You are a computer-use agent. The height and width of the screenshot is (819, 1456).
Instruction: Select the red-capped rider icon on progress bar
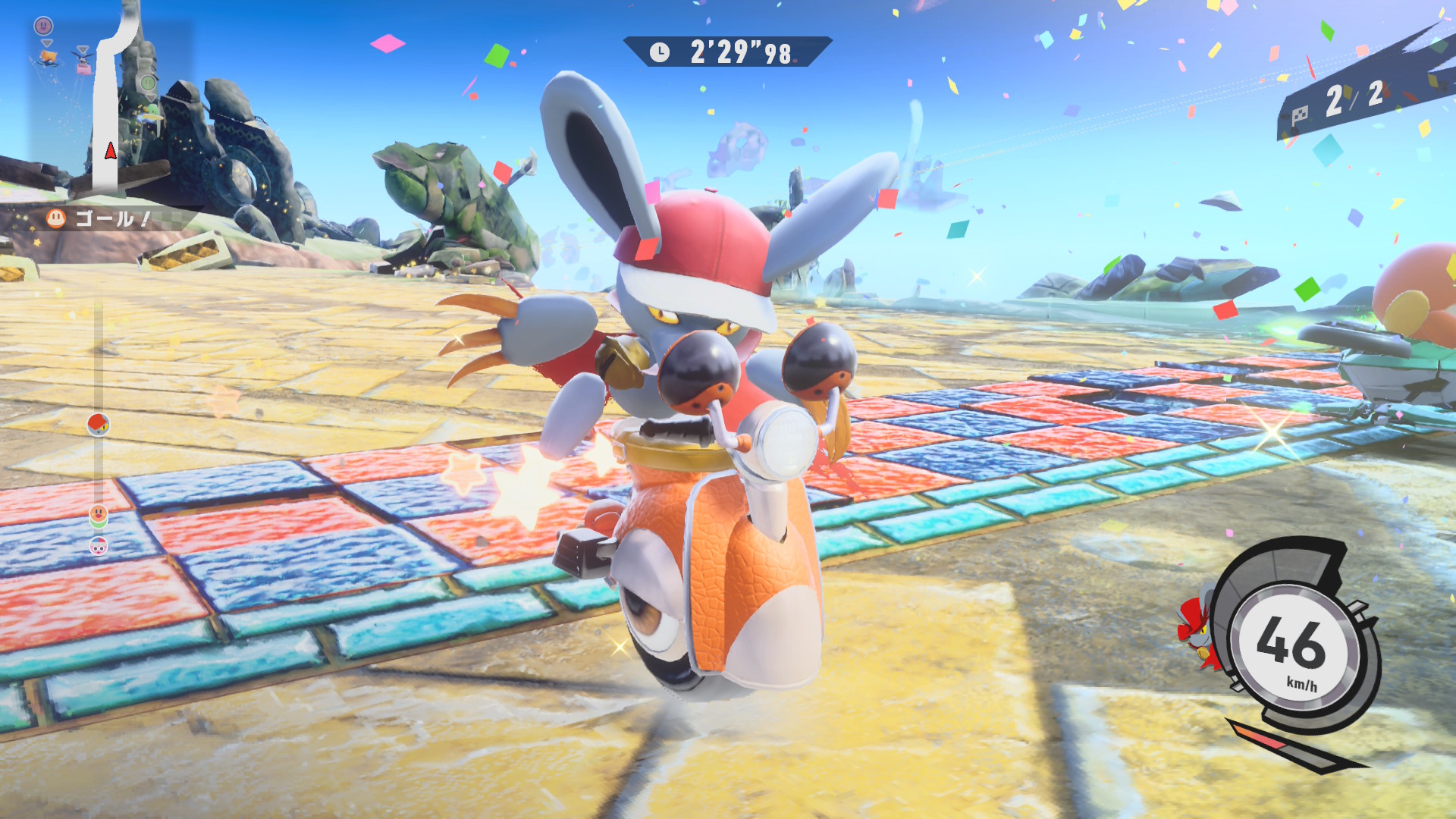[99, 425]
